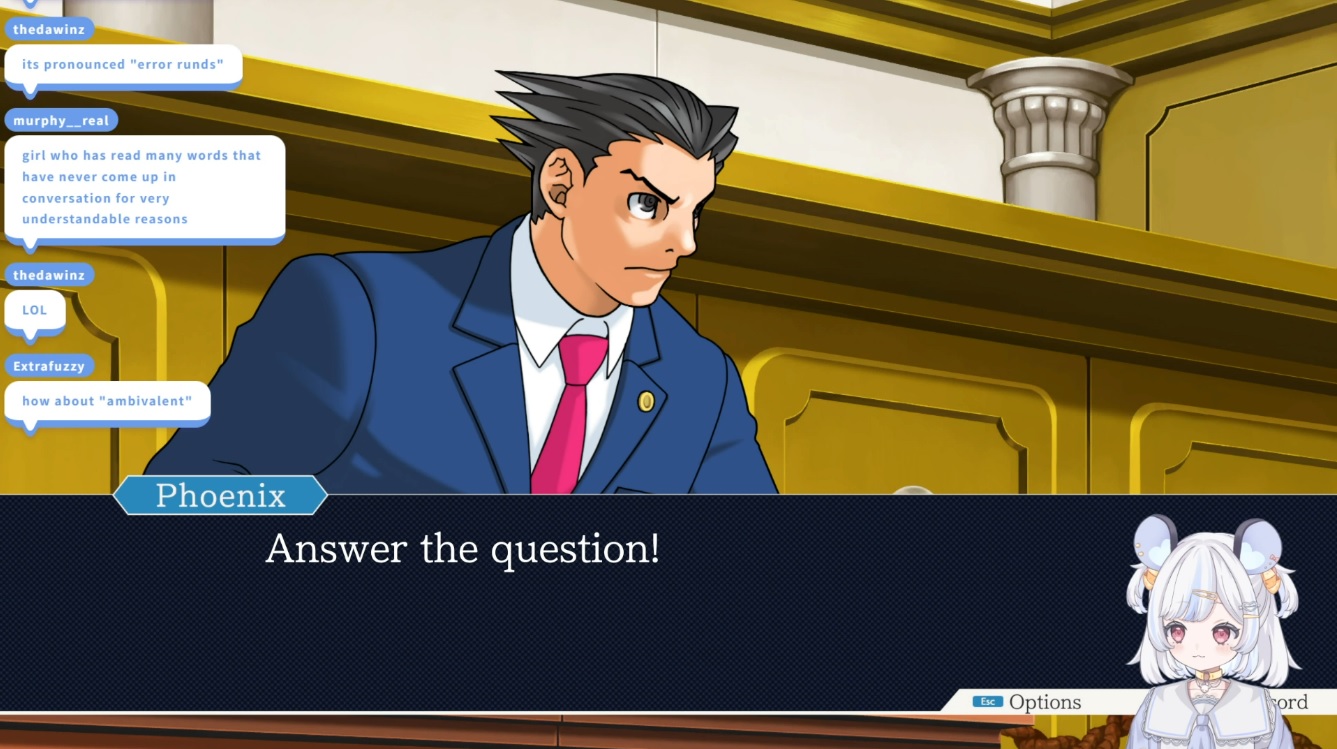Advance the "Answer the question!" dialogue box

pos(560,600)
